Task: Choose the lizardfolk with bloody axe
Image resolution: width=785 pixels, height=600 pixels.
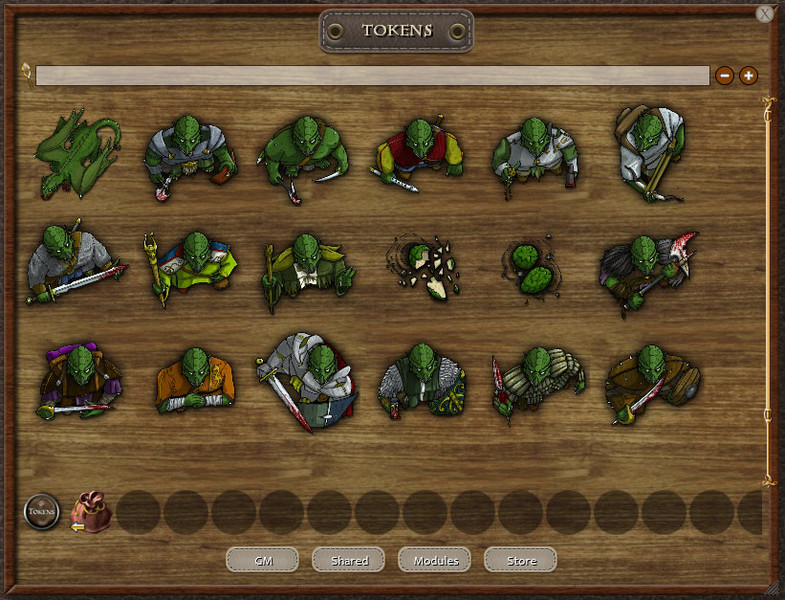Action: click(648, 268)
